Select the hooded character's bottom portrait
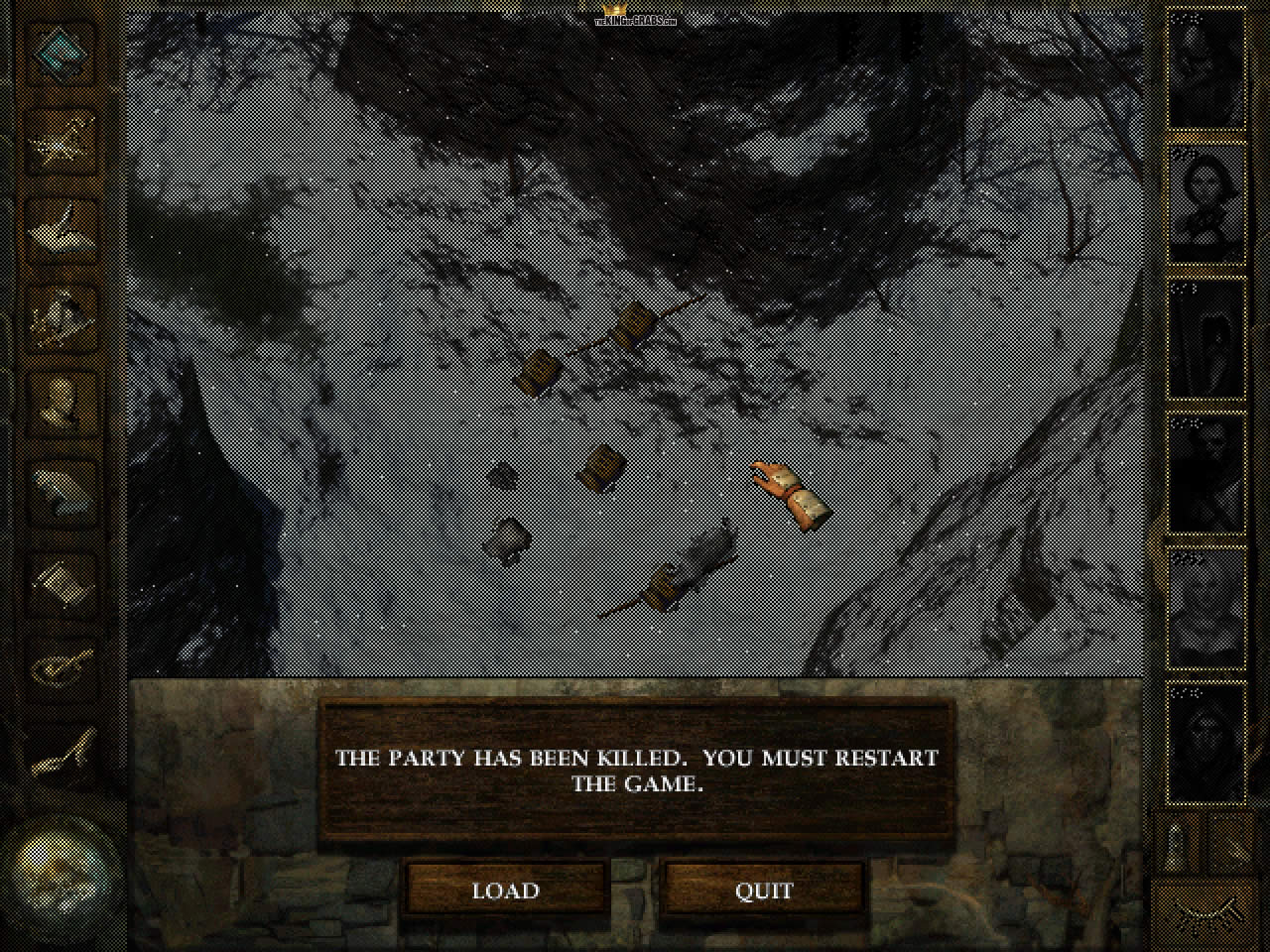The image size is (1270, 952). tap(1206, 742)
